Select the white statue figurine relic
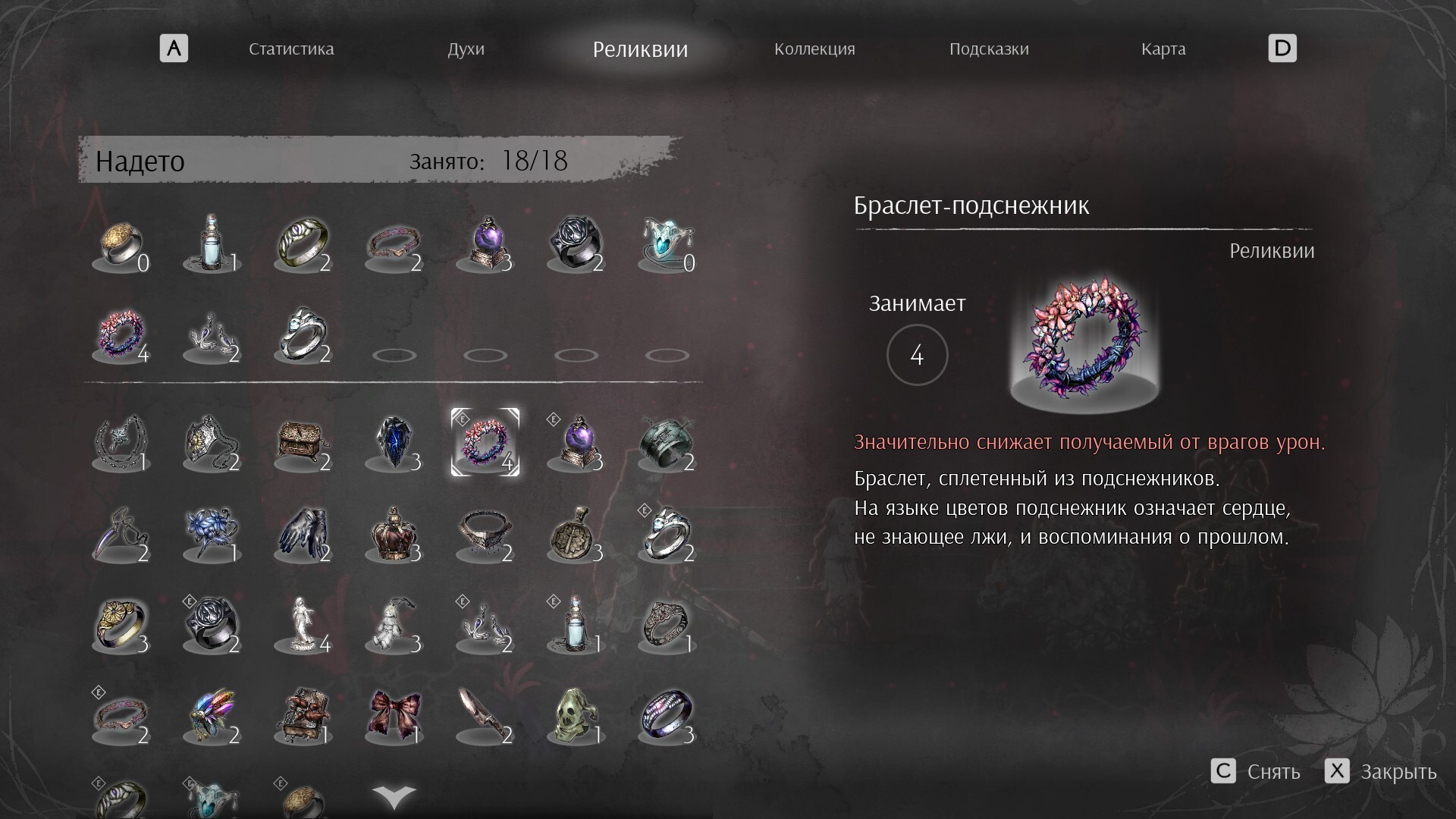Image resolution: width=1456 pixels, height=819 pixels. [x=303, y=625]
